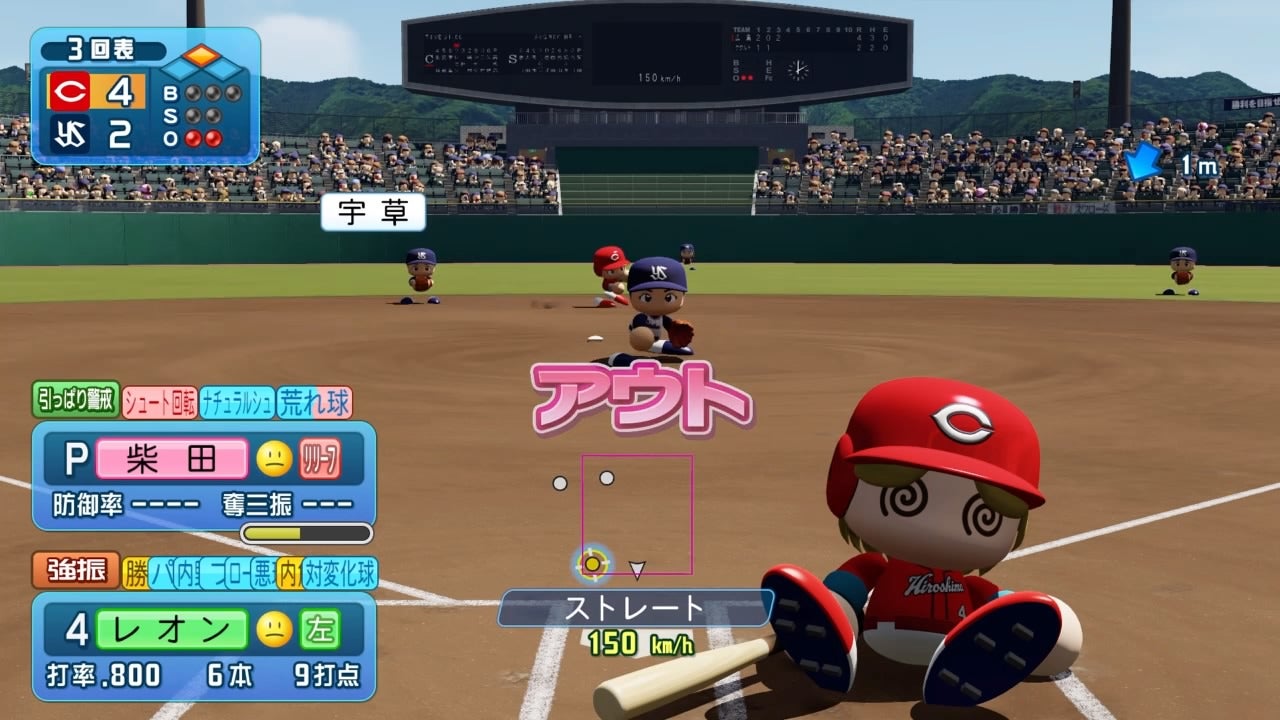The height and width of the screenshot is (720, 1280).
Task: Click the 強振 power swing tag
Action: (76, 572)
